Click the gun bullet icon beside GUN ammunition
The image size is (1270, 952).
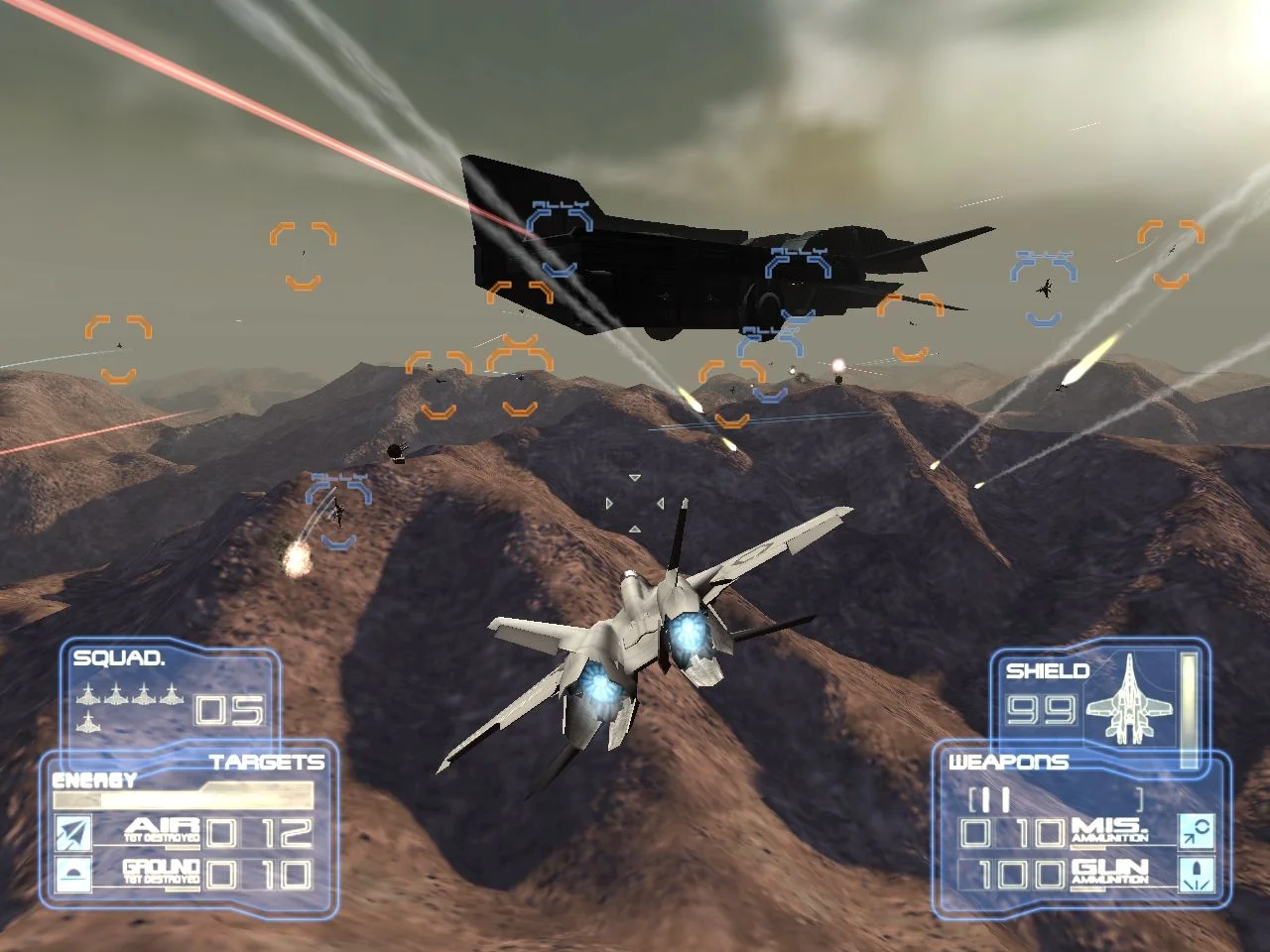click(1197, 875)
